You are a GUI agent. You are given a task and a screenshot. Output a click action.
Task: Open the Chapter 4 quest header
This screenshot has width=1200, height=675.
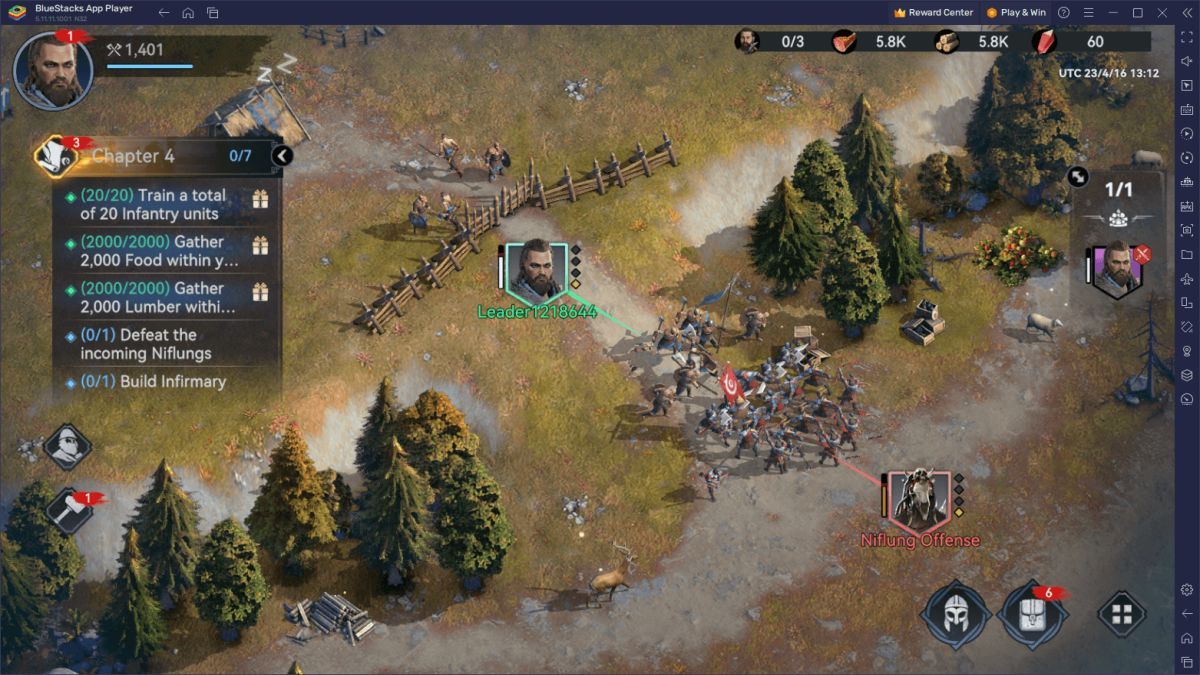click(150, 156)
